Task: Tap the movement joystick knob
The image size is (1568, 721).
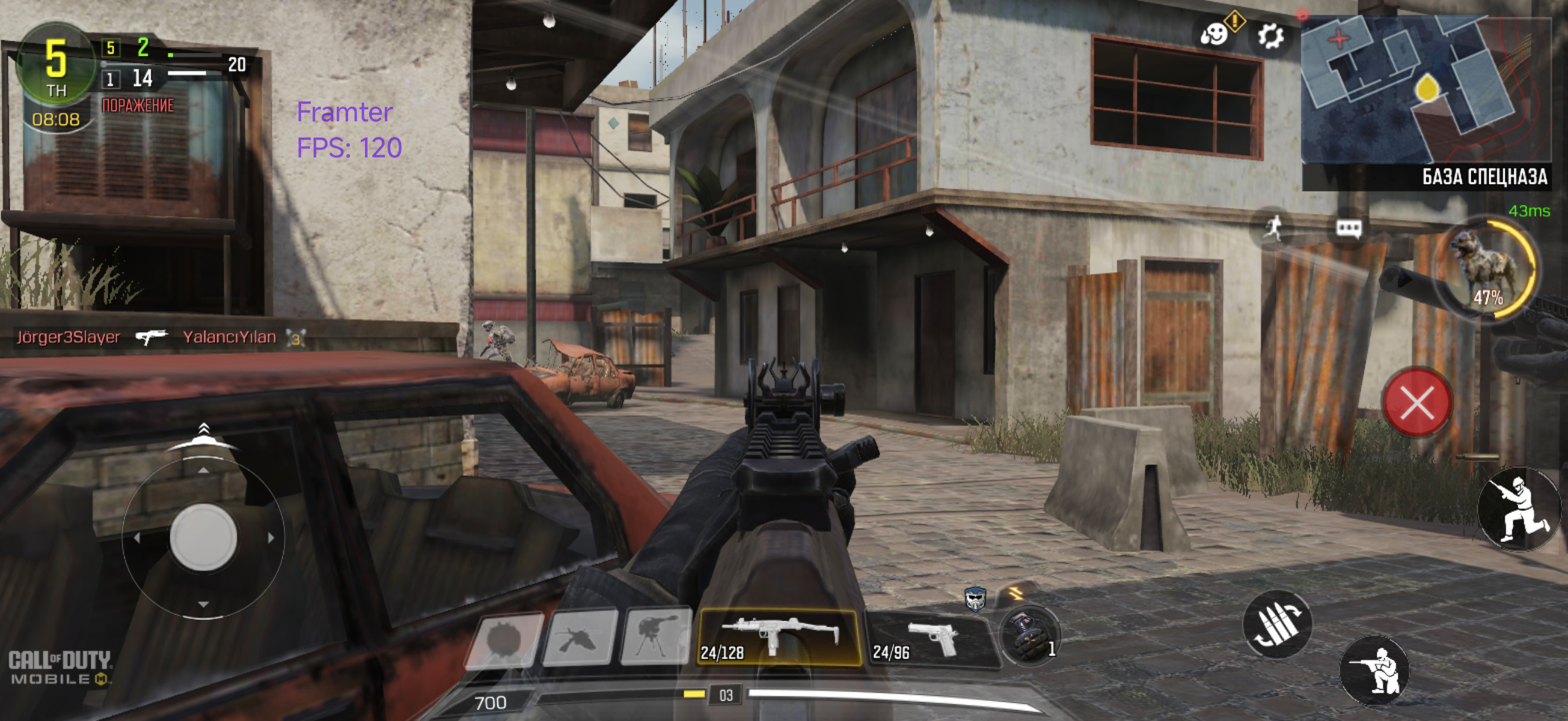Action: coord(203,537)
